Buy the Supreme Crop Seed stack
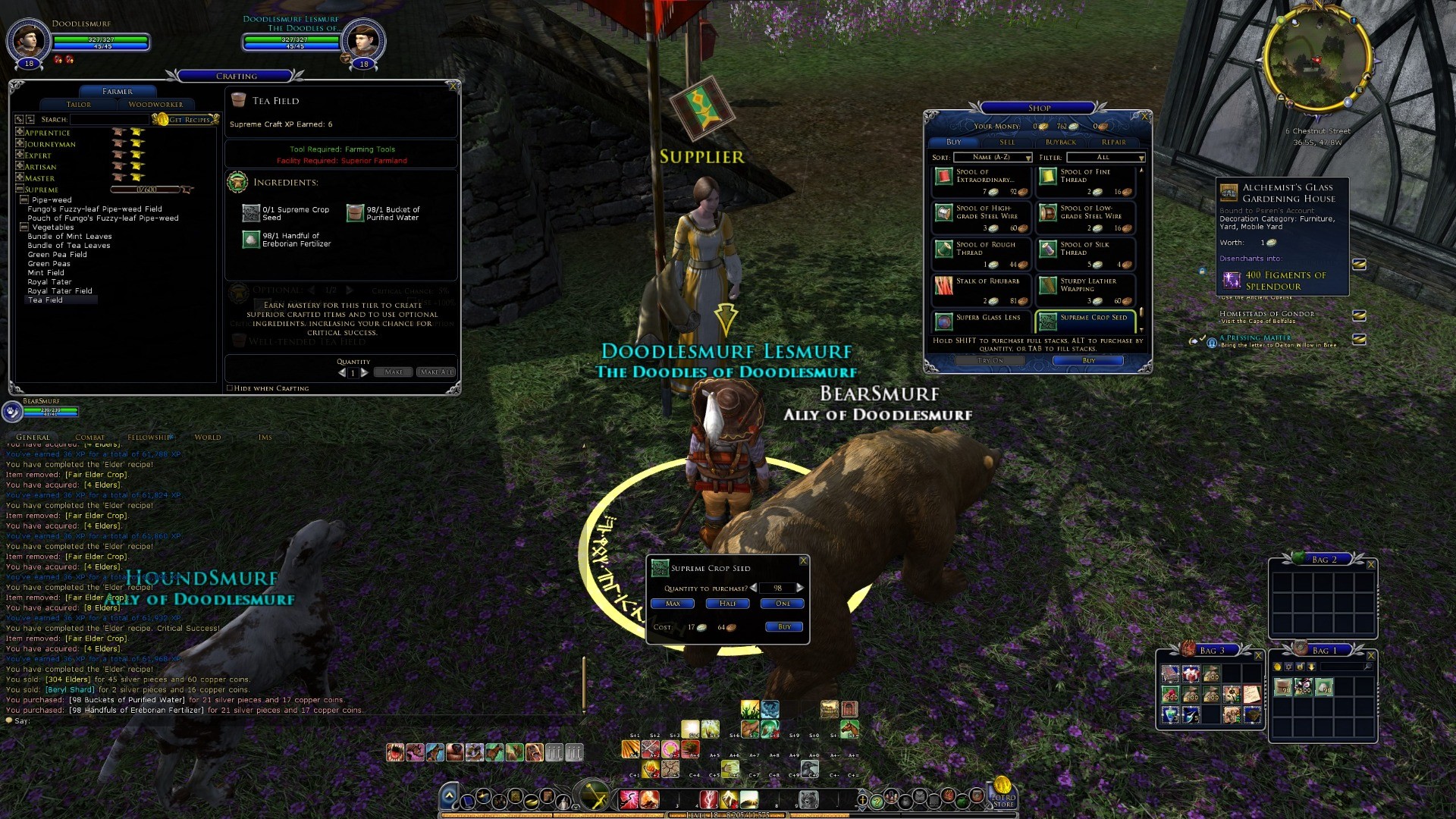 pyautogui.click(x=784, y=627)
